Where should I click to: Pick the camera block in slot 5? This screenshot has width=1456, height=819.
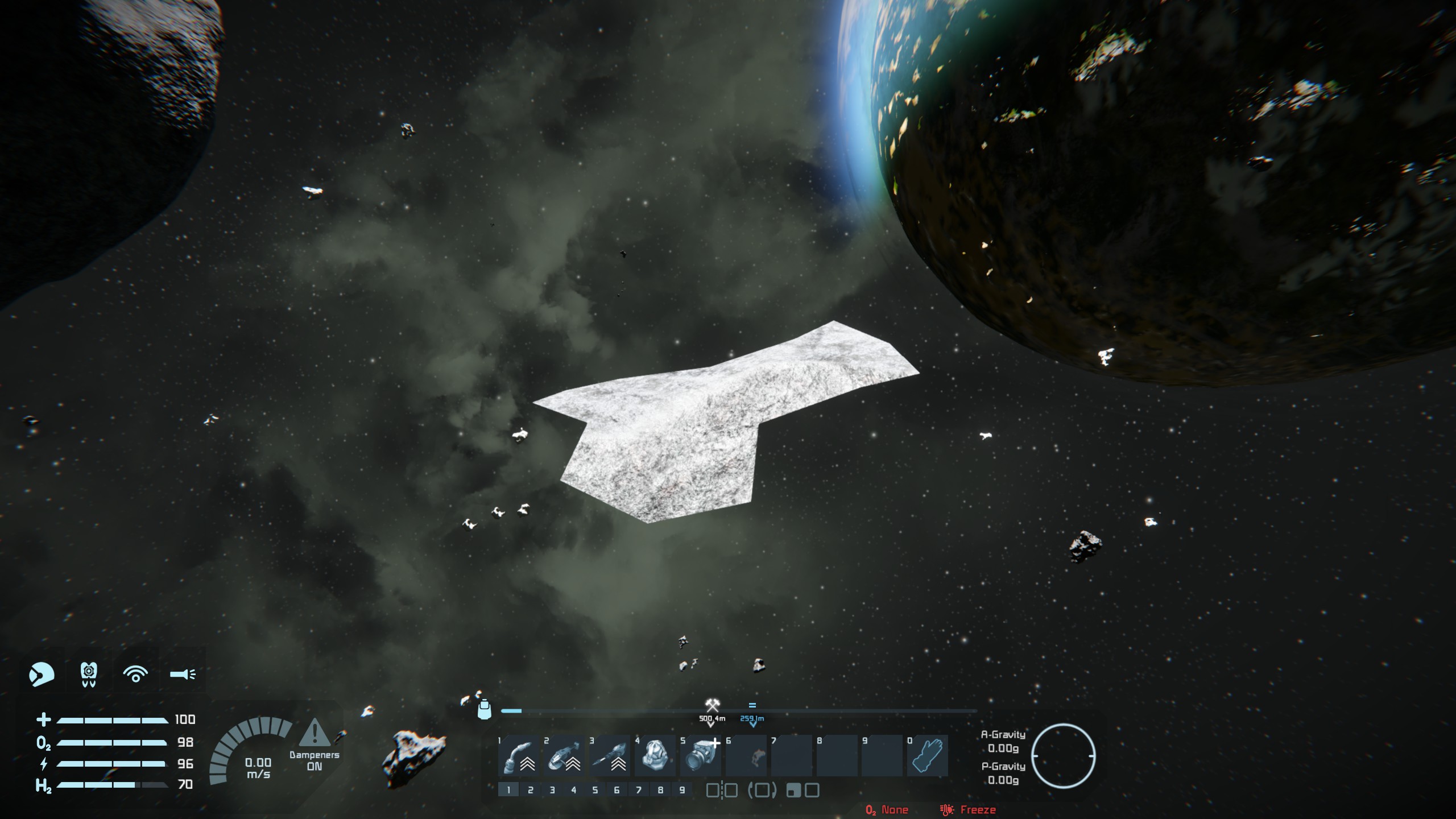click(x=701, y=756)
